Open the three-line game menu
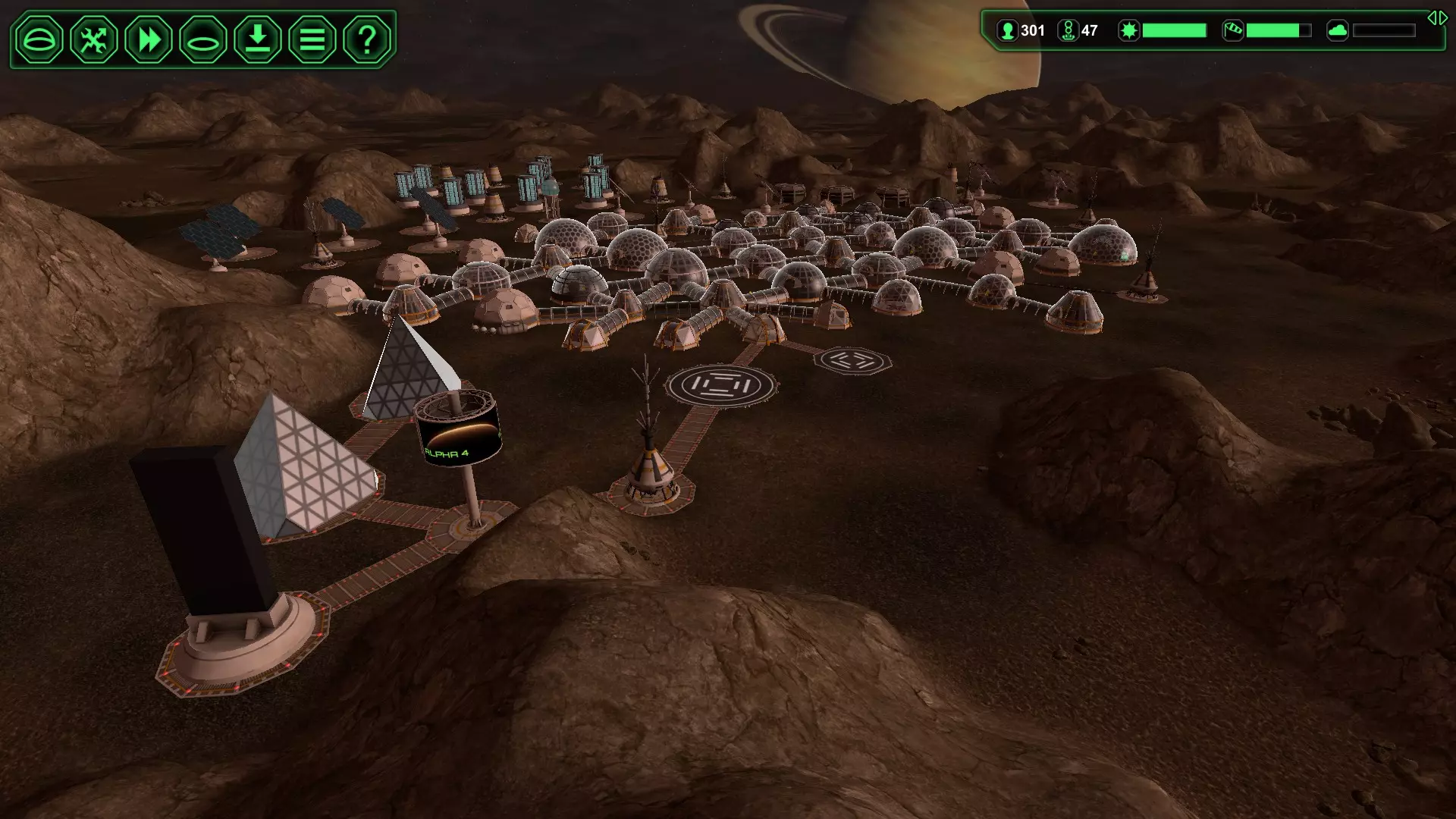 (x=312, y=39)
